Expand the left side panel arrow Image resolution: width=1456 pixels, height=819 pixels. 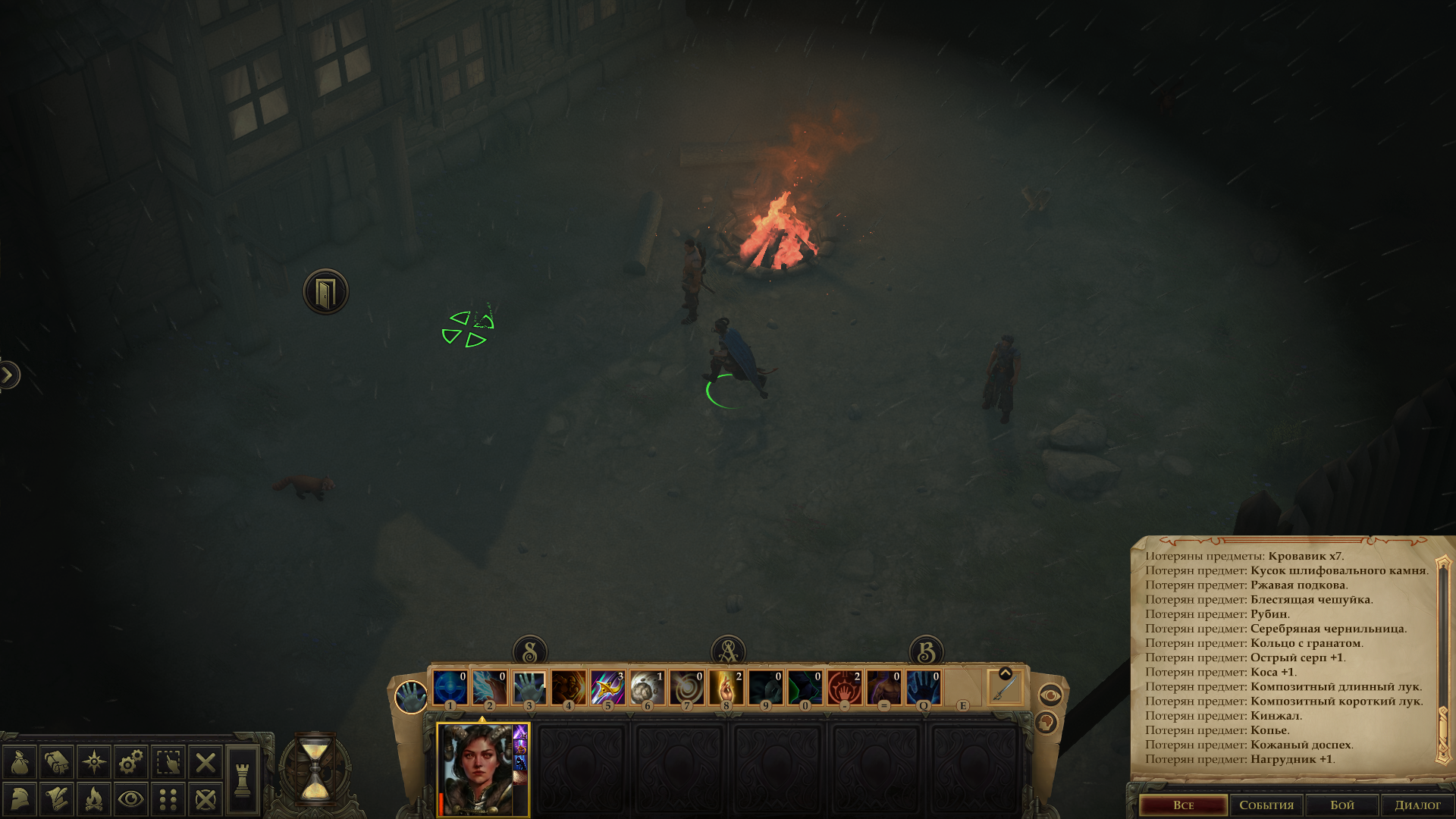(x=8, y=375)
